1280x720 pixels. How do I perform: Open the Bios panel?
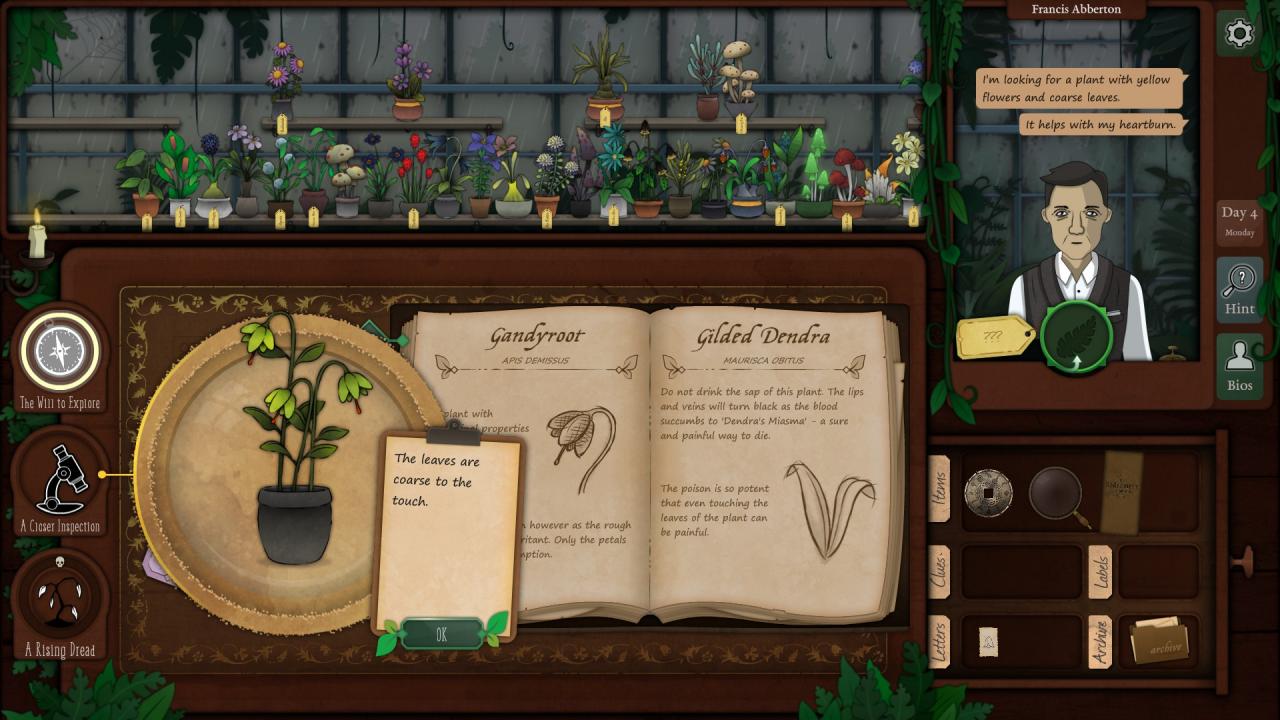pos(1239,366)
